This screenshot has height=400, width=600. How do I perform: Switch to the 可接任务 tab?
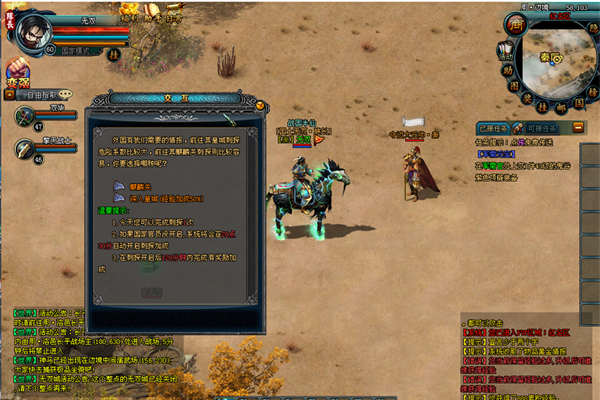(540, 129)
